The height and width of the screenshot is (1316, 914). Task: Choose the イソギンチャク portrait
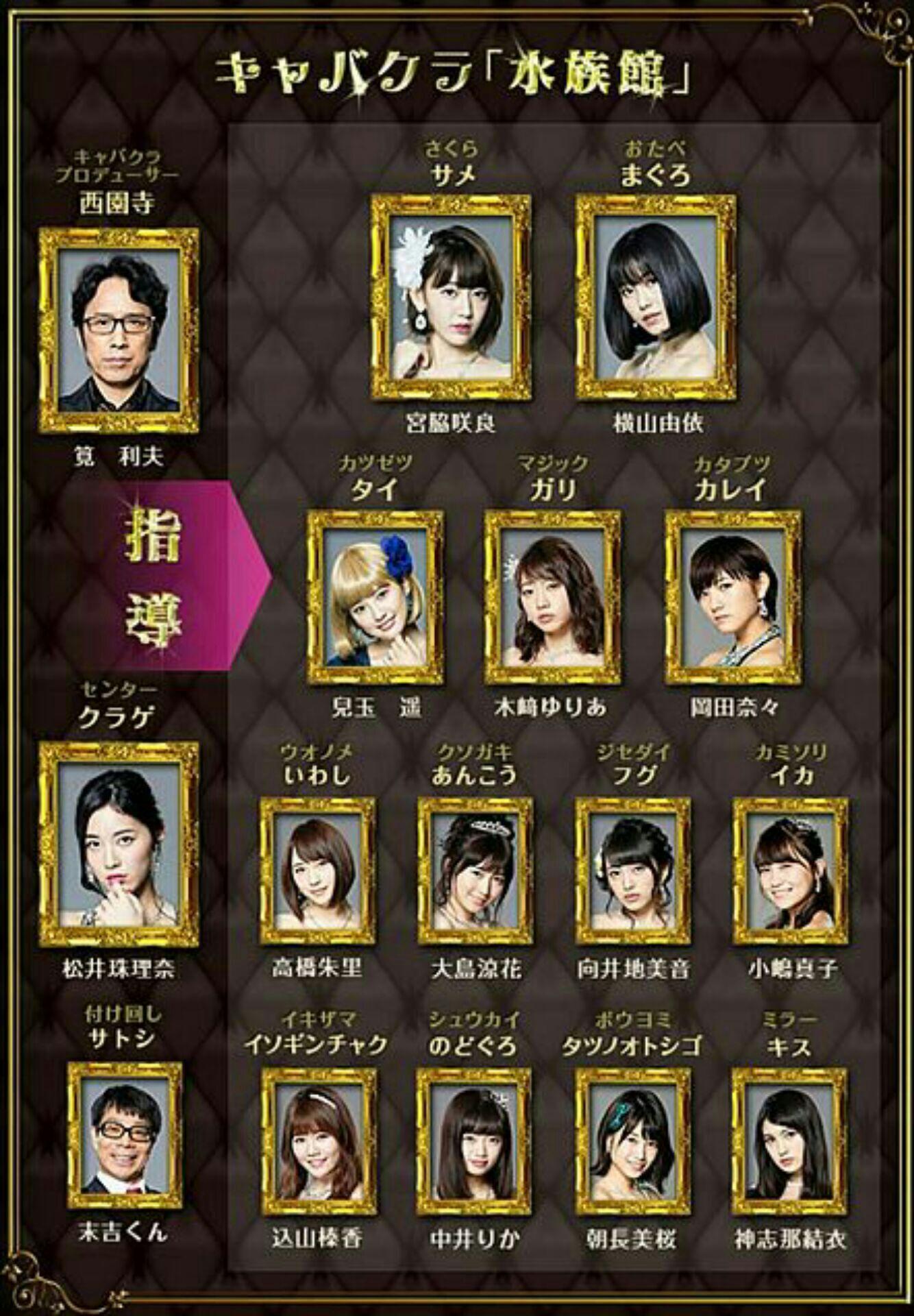(317, 1141)
